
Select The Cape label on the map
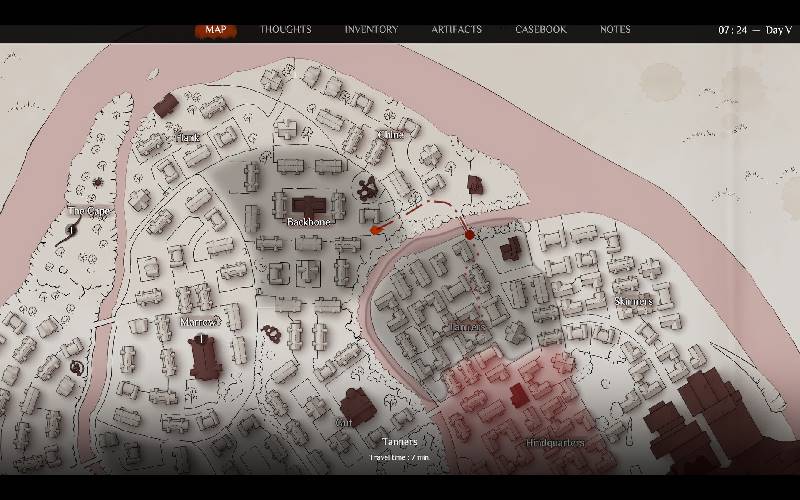(x=88, y=211)
